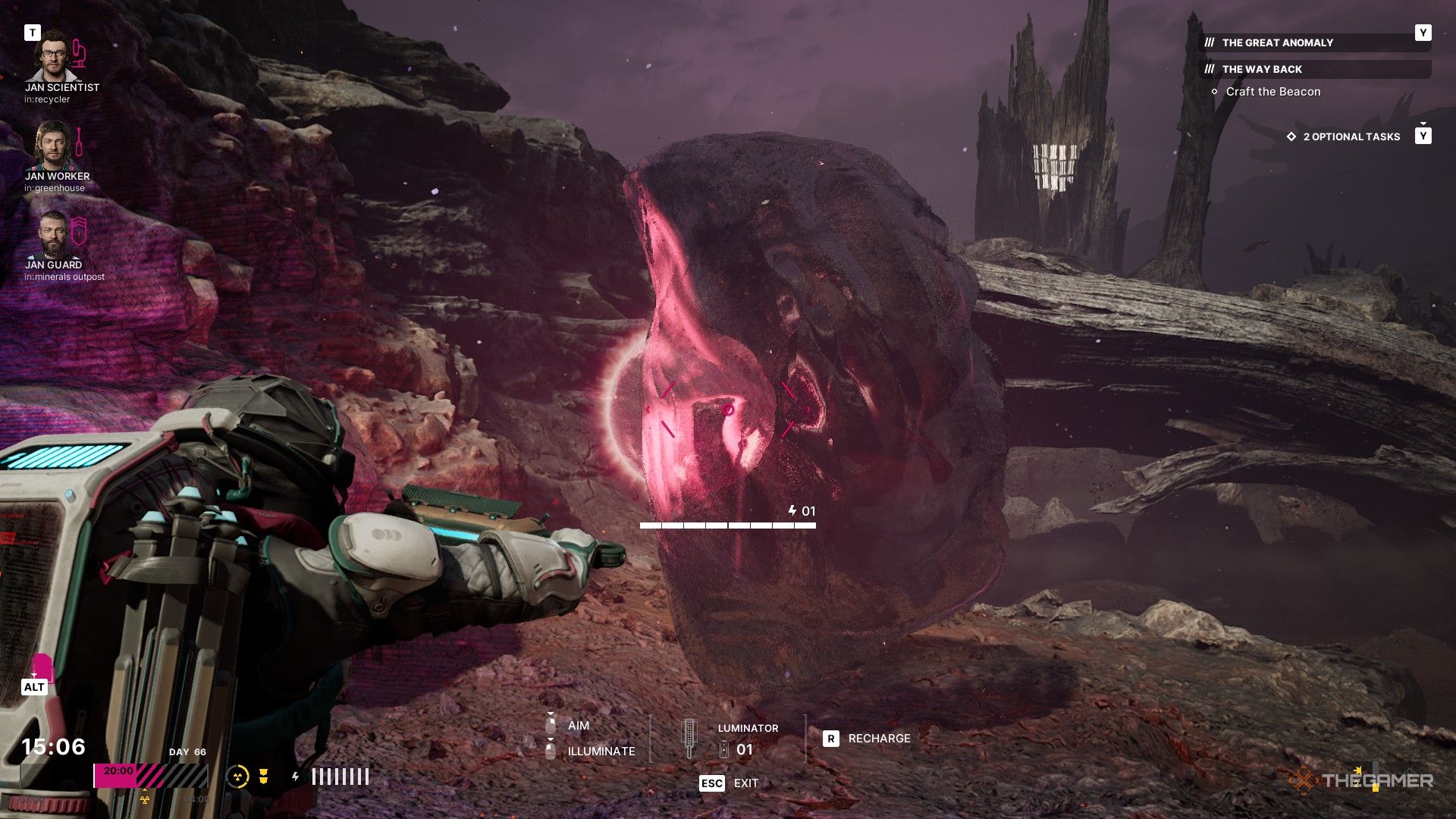Open The Way Back quest entry
The width and height of the screenshot is (1456, 819).
point(1262,69)
